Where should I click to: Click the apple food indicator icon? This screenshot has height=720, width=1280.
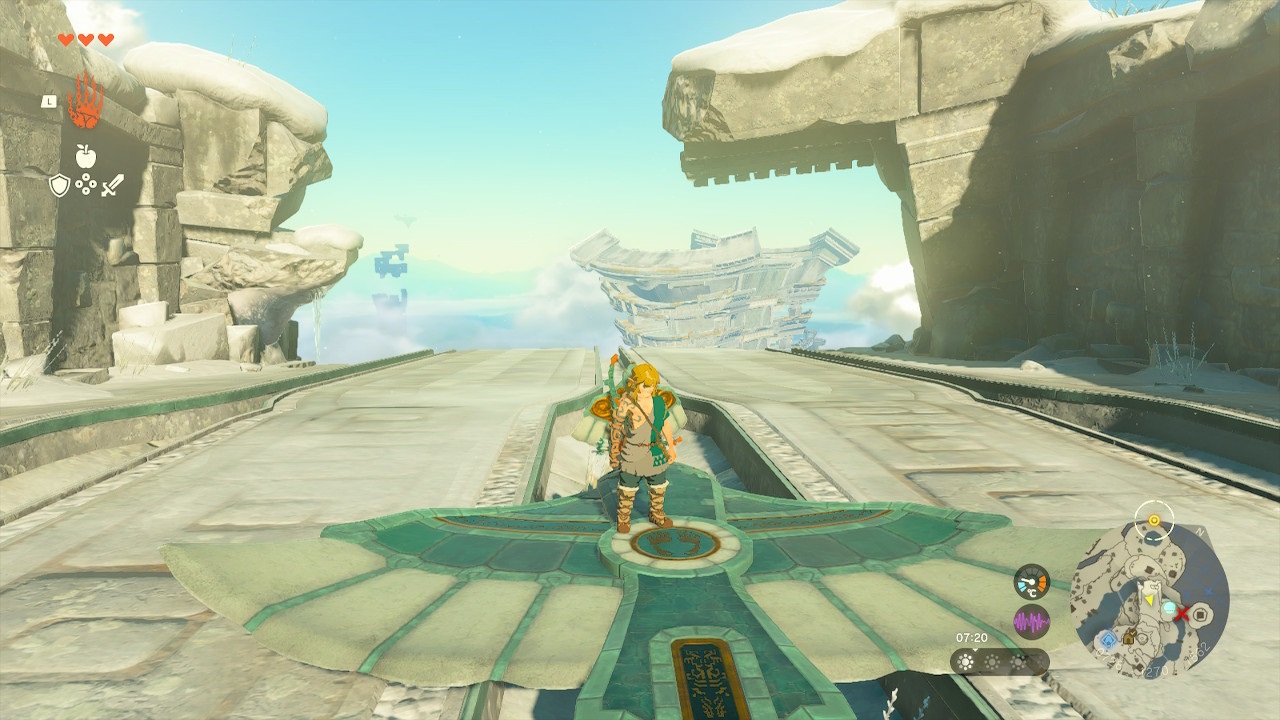[86, 156]
